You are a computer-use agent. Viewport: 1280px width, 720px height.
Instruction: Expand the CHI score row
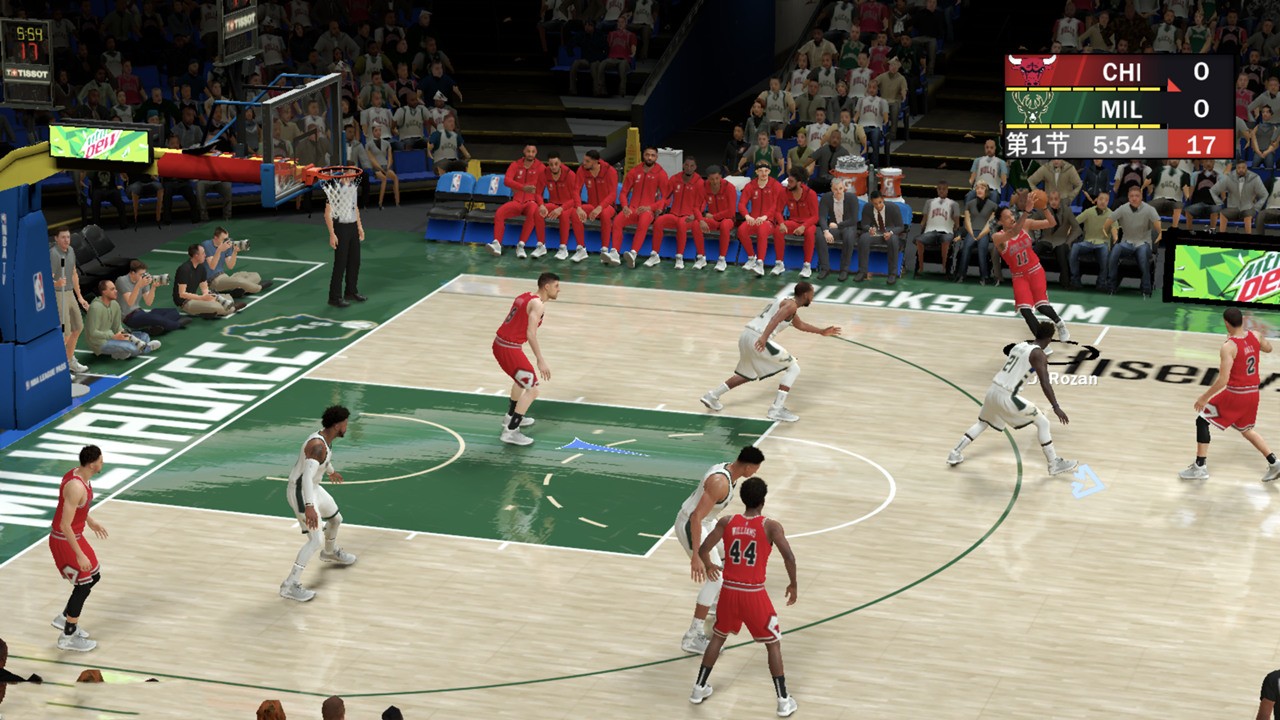[1202, 70]
